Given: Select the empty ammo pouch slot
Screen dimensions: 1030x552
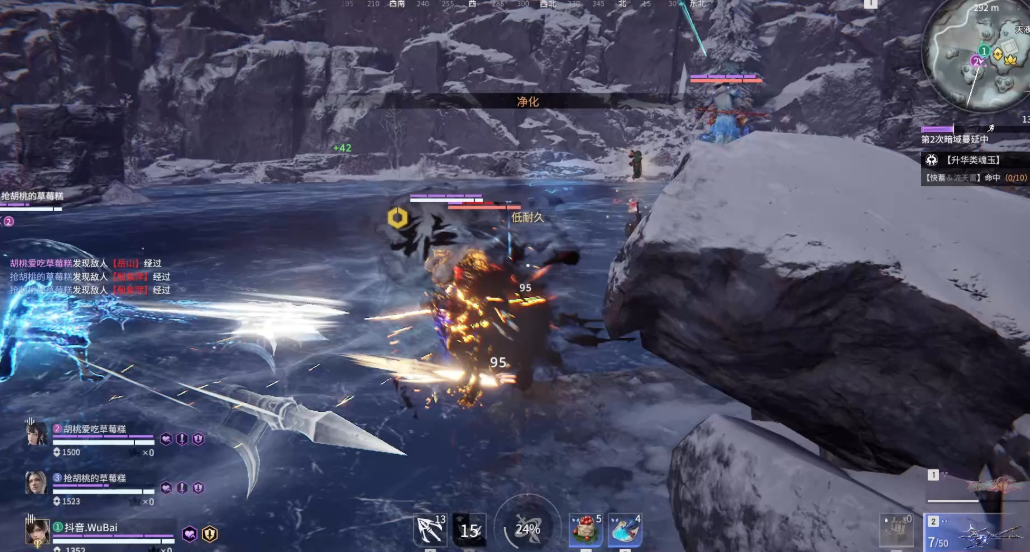Looking at the screenshot, I should coord(897,530).
